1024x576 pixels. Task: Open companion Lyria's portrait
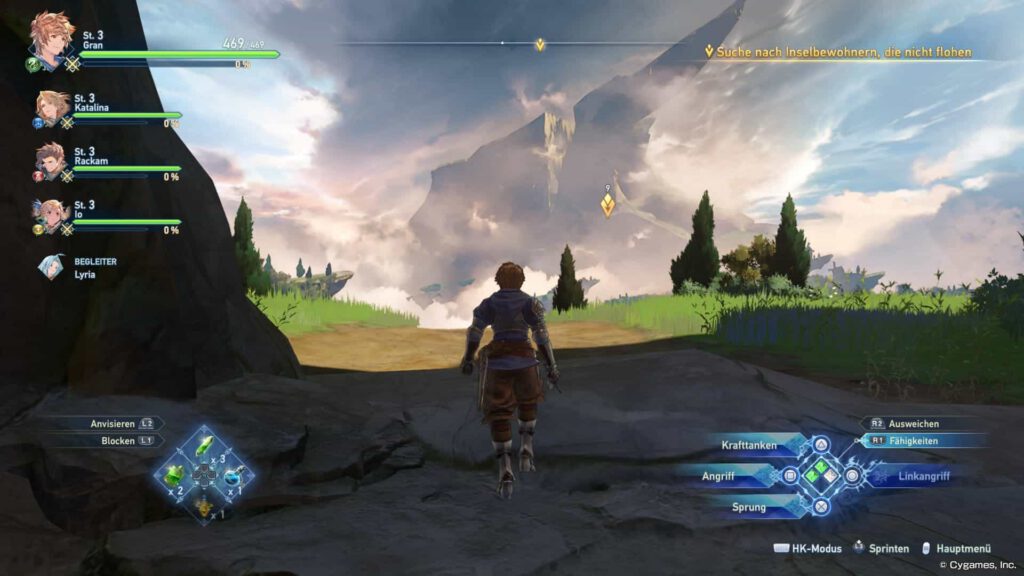tap(50, 266)
